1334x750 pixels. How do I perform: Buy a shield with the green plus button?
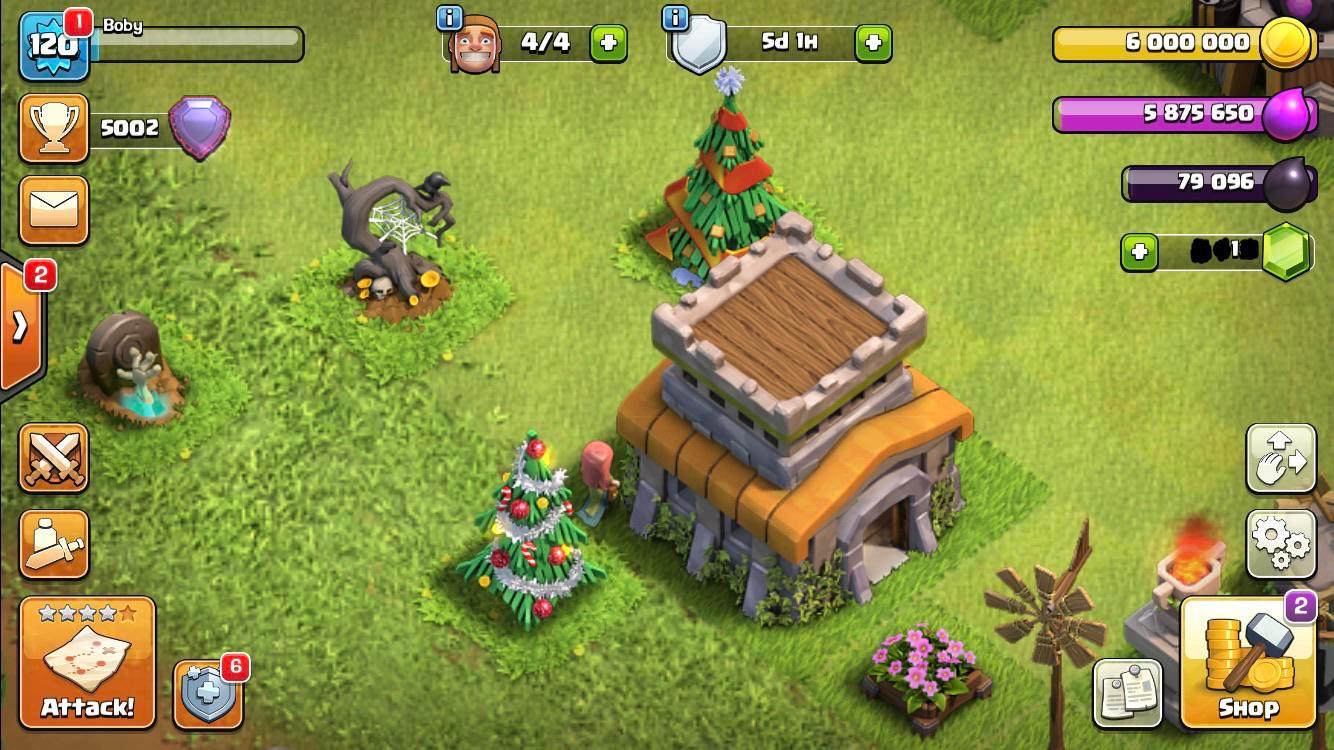coord(872,42)
